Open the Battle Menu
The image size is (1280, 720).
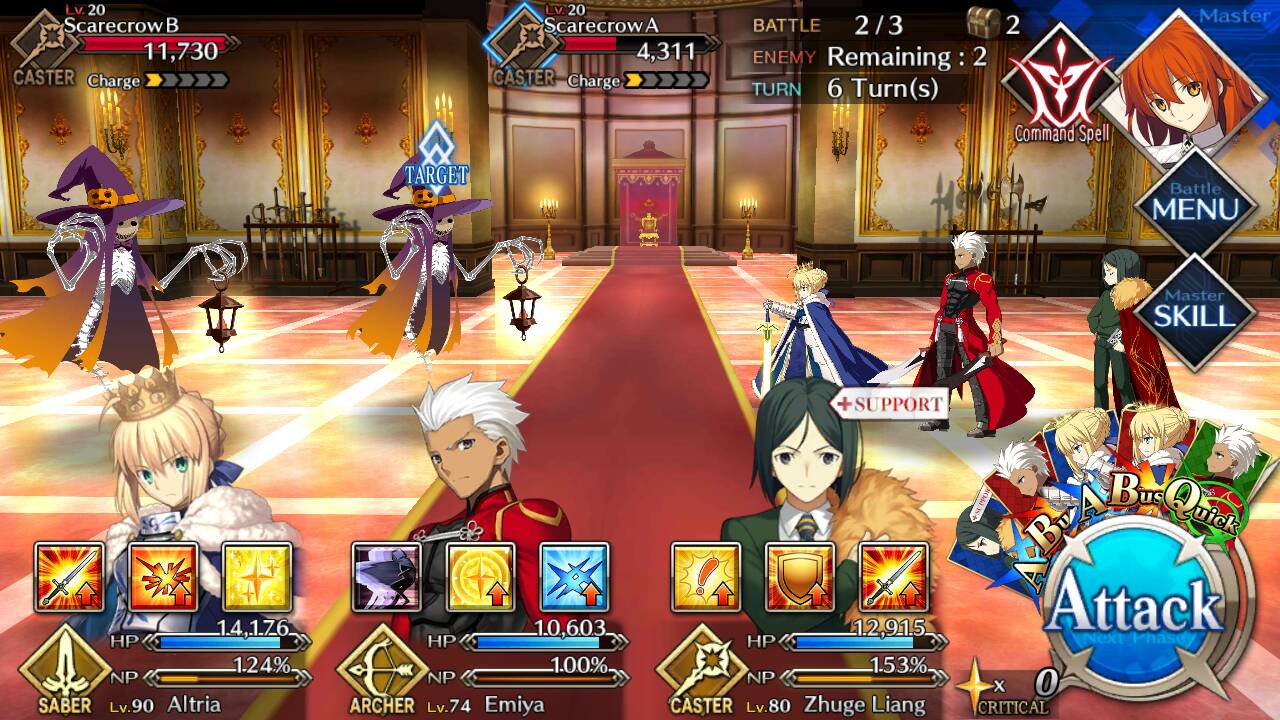point(1195,203)
